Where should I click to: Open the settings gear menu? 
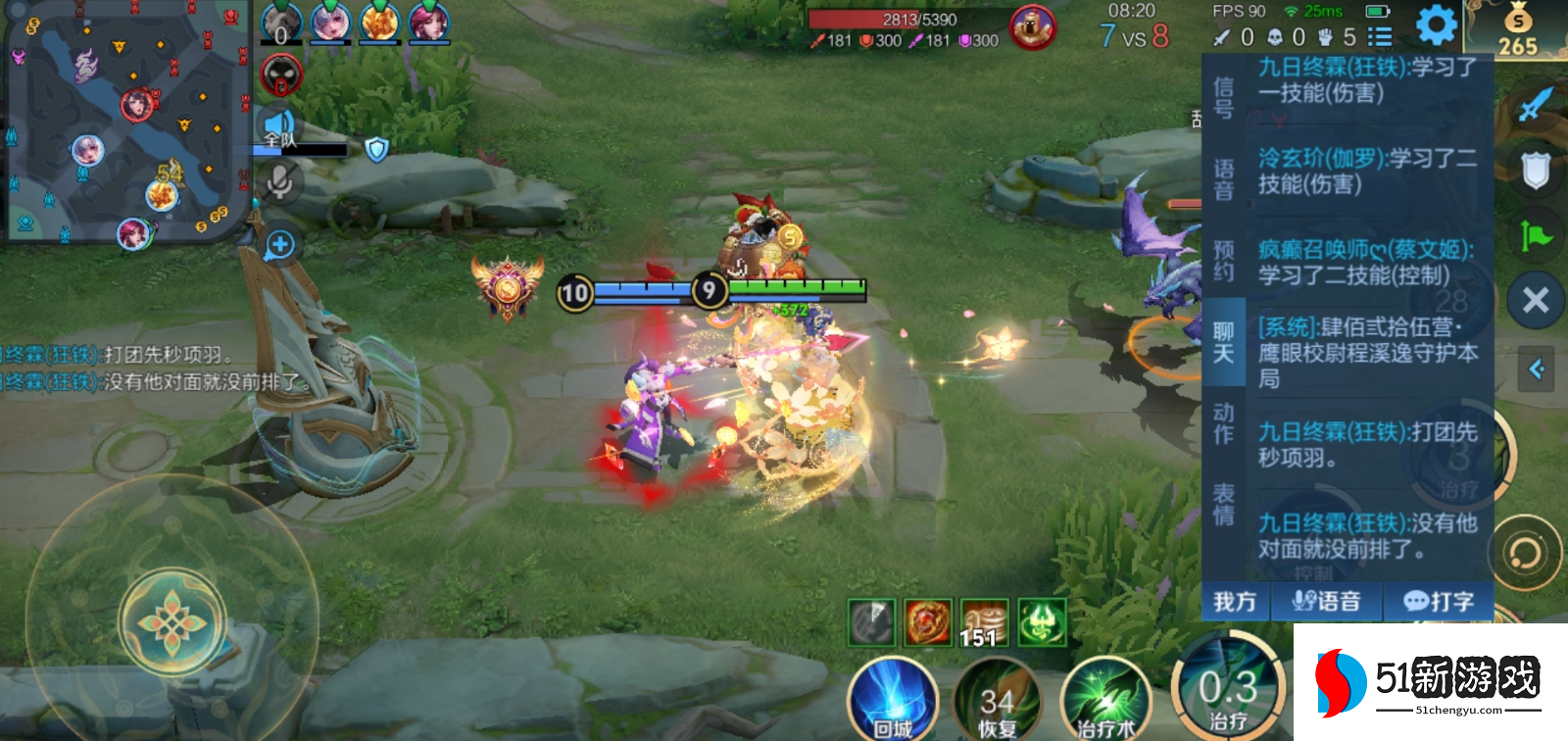(x=1436, y=25)
